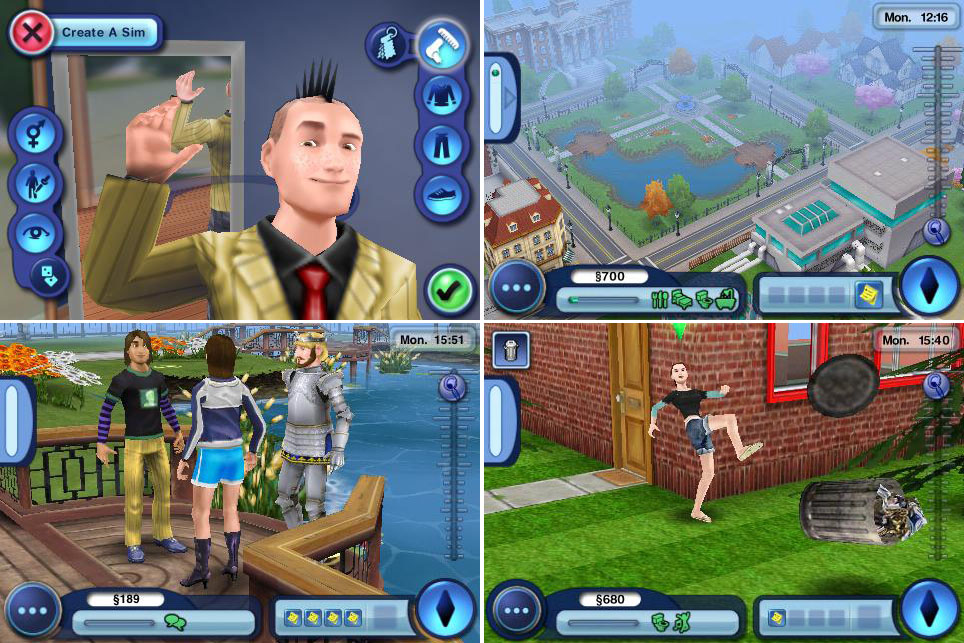Close the Create A Sim screen
Viewport: 964px width, 643px height.
tap(32, 32)
